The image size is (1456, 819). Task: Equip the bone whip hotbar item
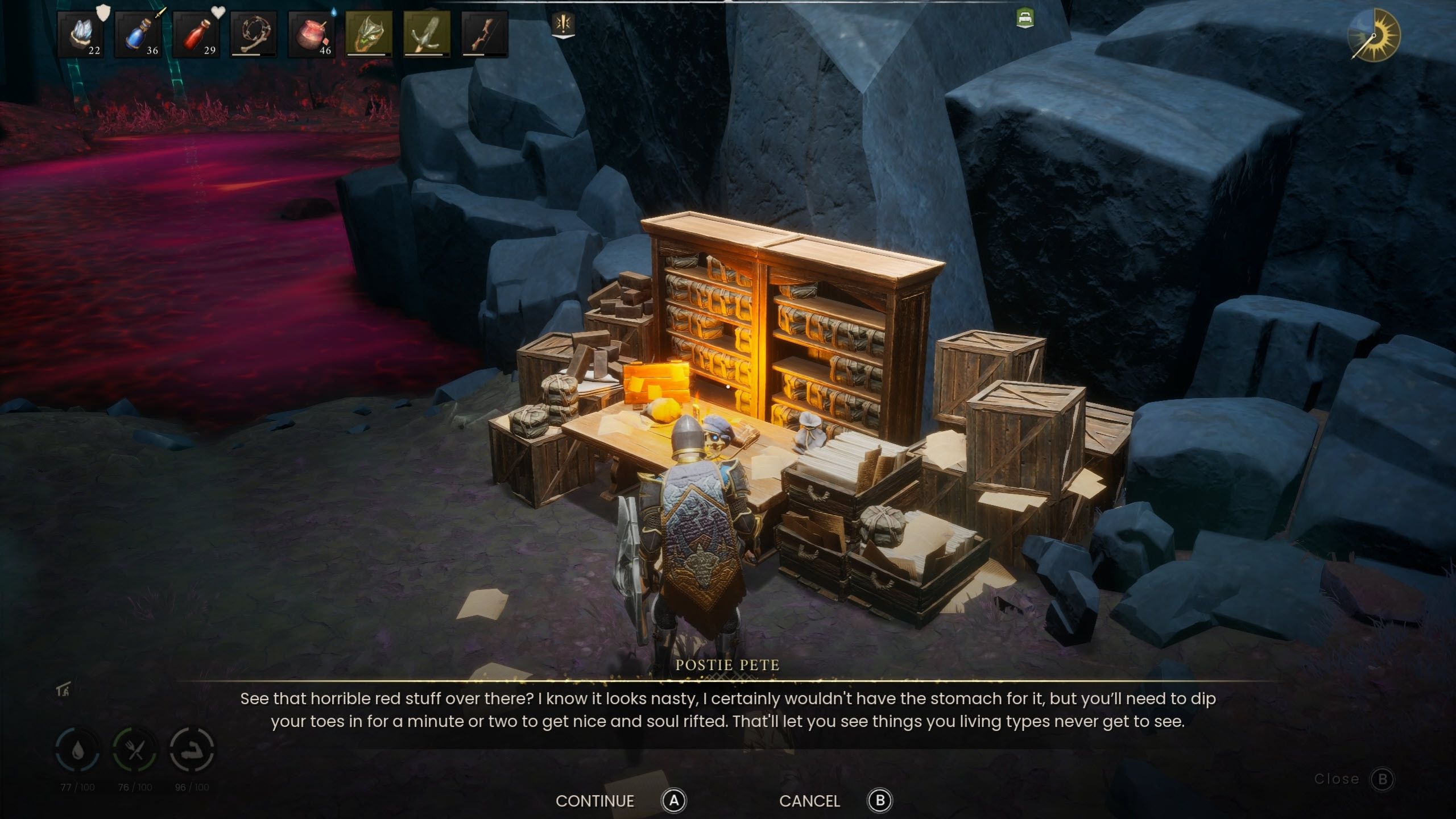(254, 35)
